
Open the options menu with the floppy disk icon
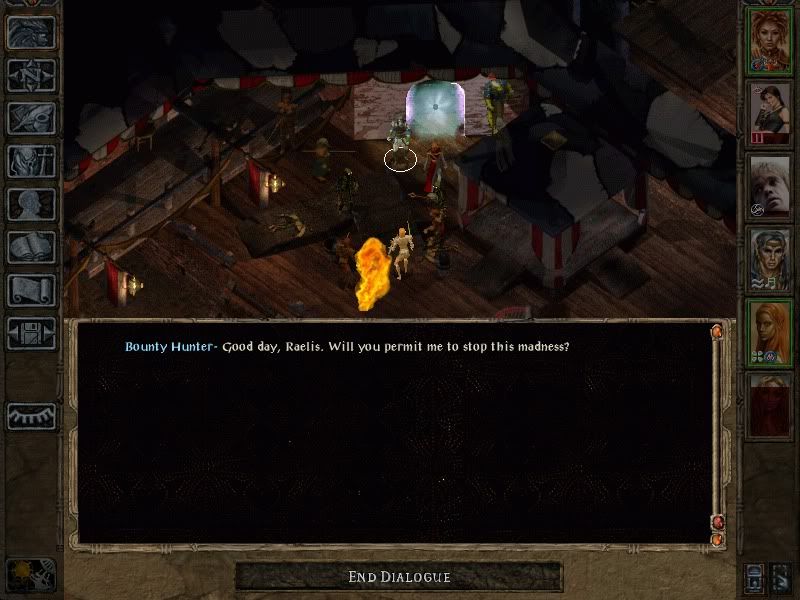click(x=31, y=333)
